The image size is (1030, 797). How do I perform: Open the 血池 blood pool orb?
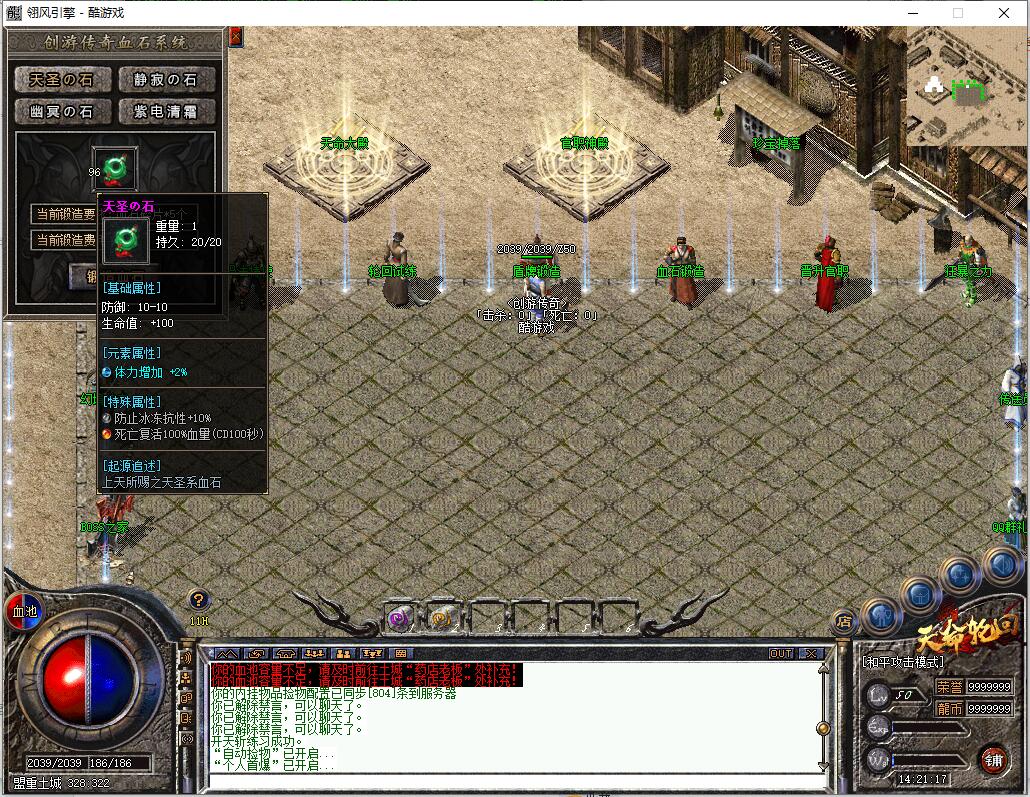click(22, 610)
